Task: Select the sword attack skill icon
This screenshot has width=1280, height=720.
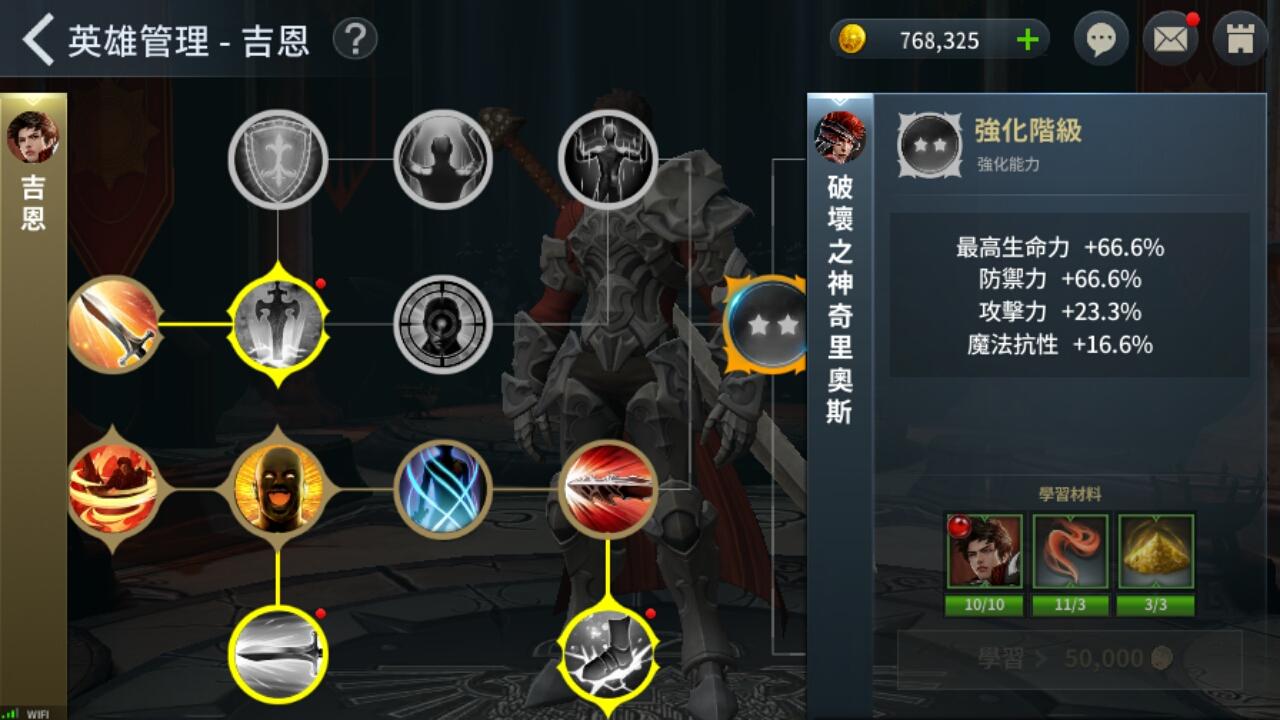Action: [113, 323]
